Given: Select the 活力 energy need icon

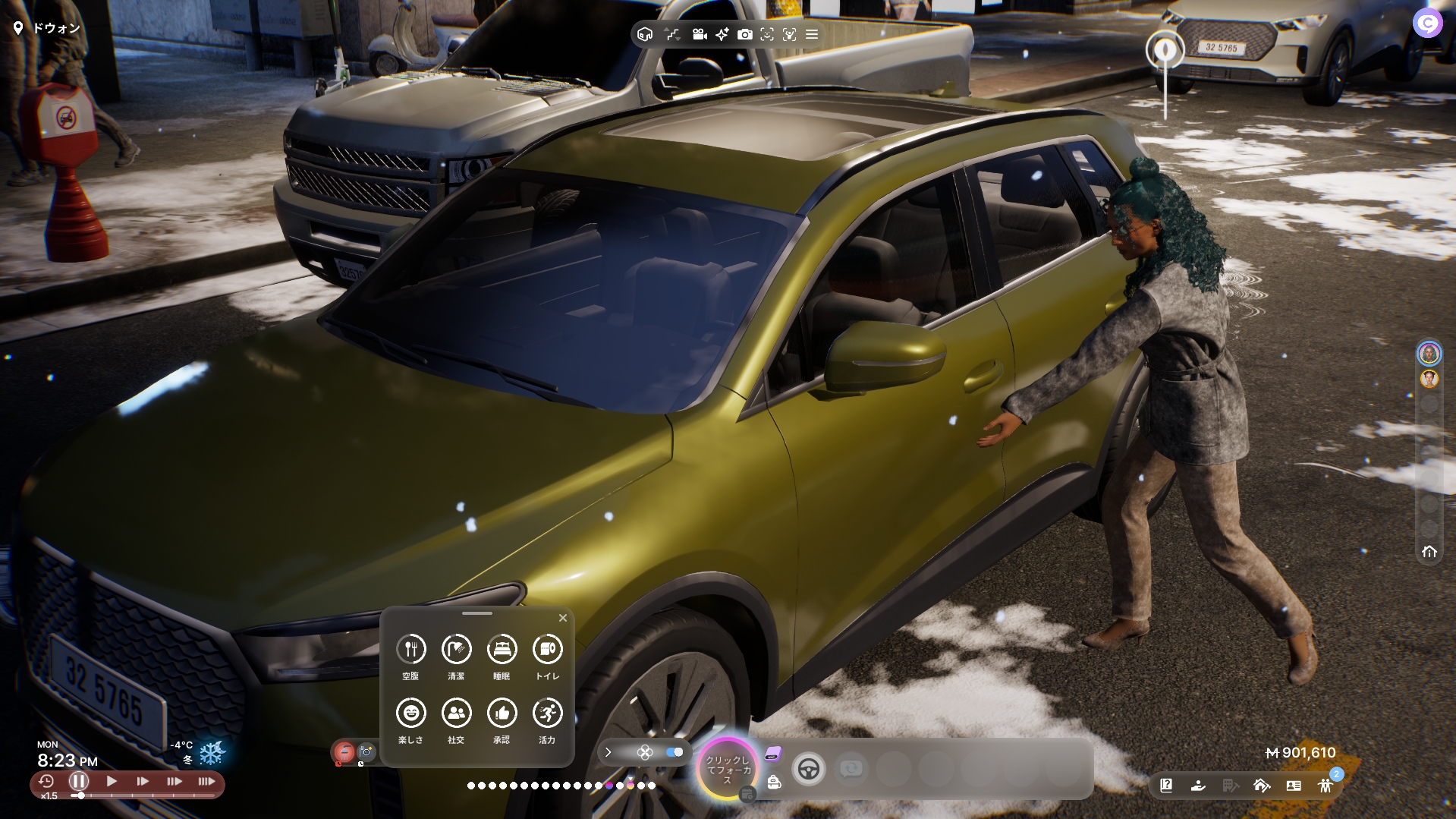Looking at the screenshot, I should coord(547,713).
